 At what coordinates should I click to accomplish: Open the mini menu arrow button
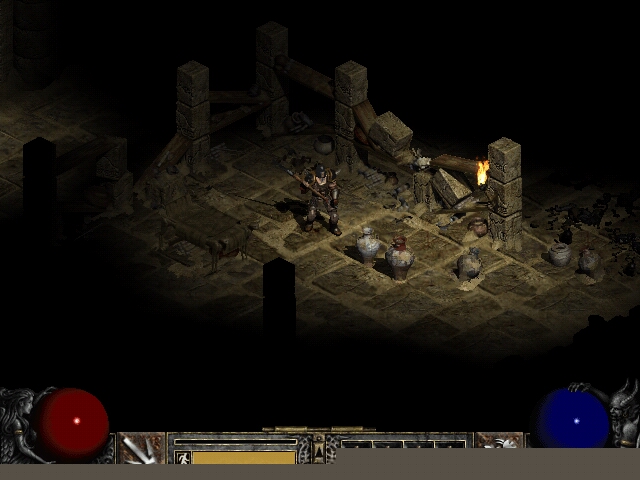coord(319,451)
